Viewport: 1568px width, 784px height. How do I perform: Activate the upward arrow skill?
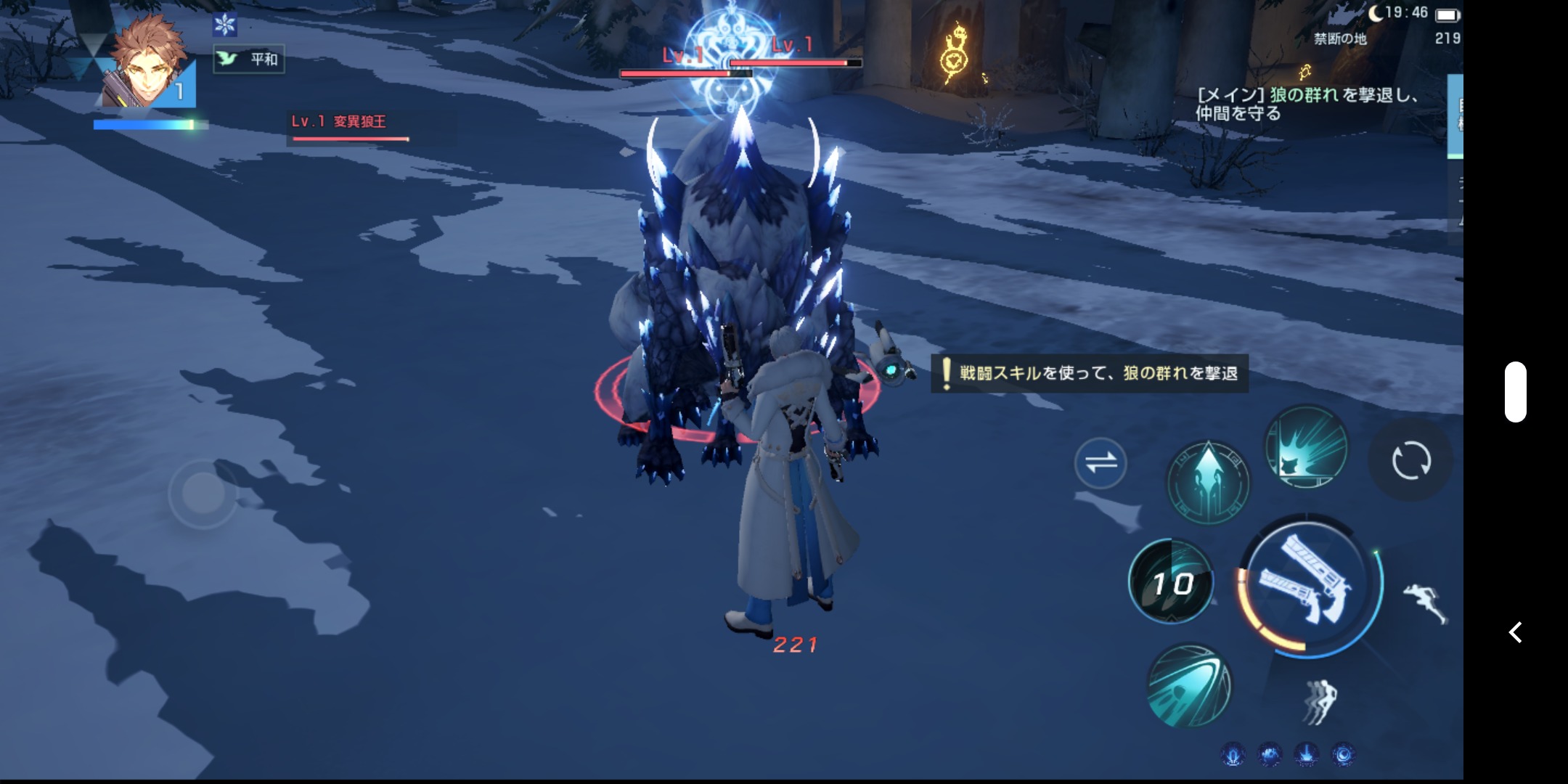click(x=1208, y=481)
